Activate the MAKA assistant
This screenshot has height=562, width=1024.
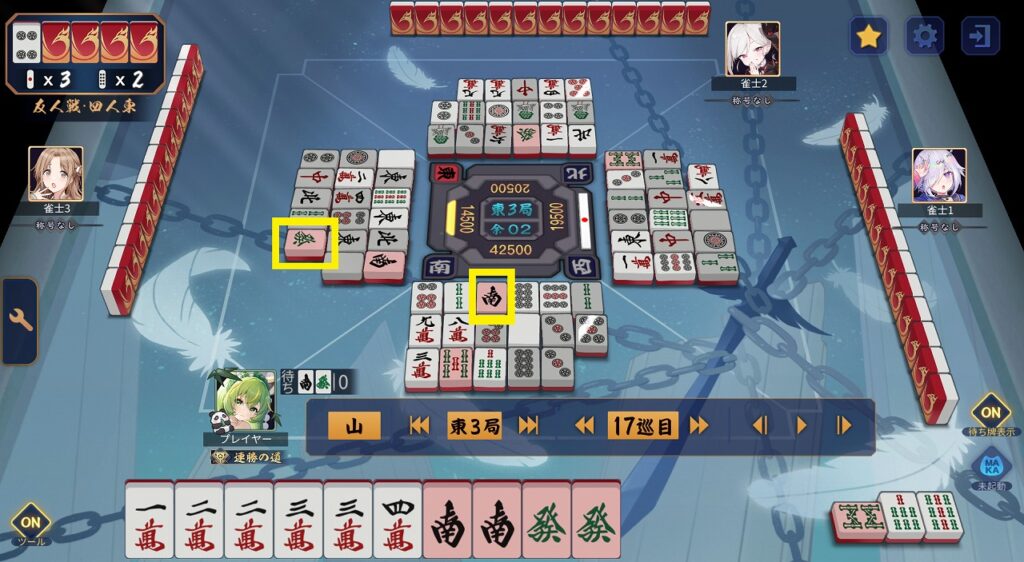point(990,467)
